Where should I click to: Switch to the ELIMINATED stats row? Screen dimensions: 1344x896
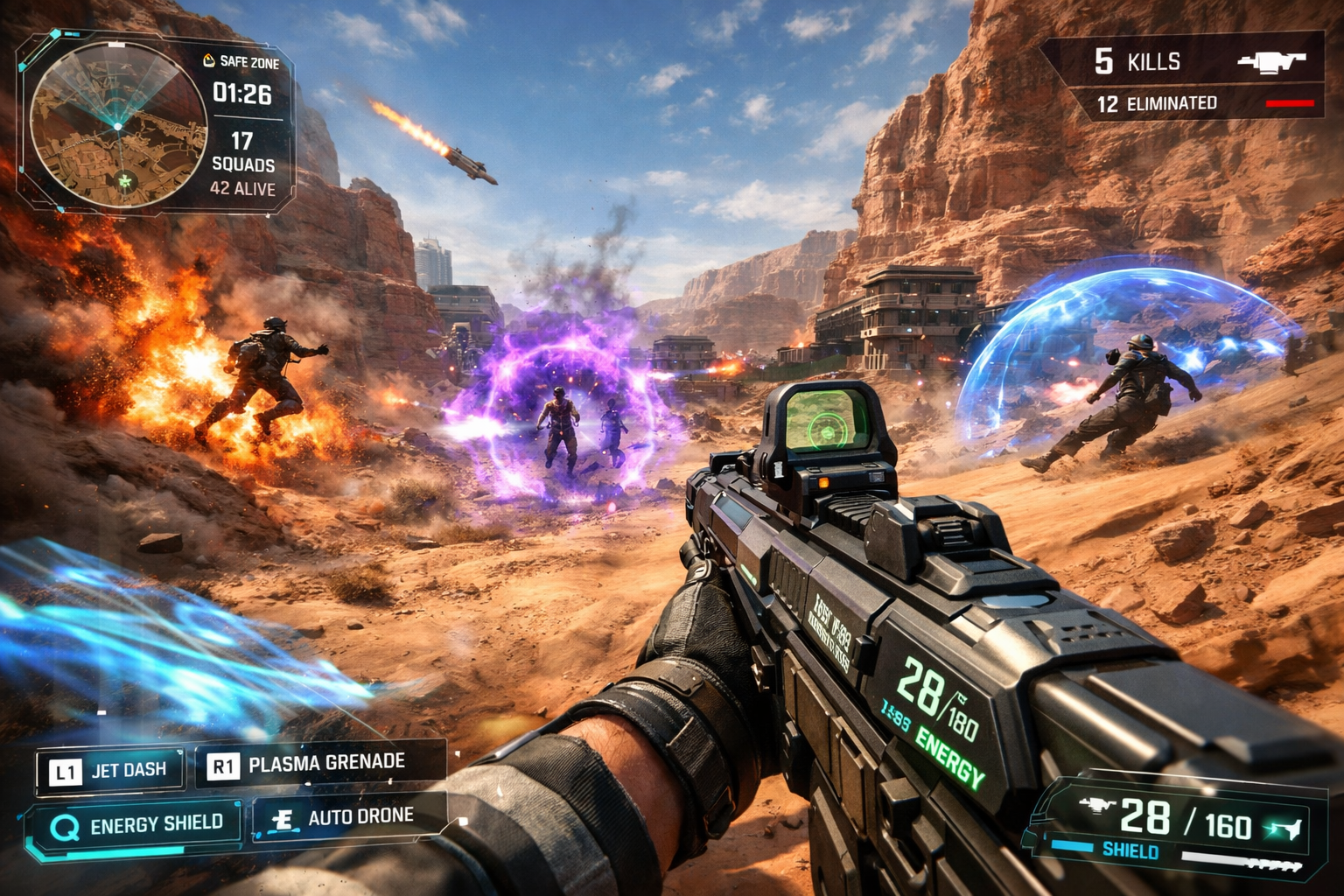pyautogui.click(x=1159, y=104)
